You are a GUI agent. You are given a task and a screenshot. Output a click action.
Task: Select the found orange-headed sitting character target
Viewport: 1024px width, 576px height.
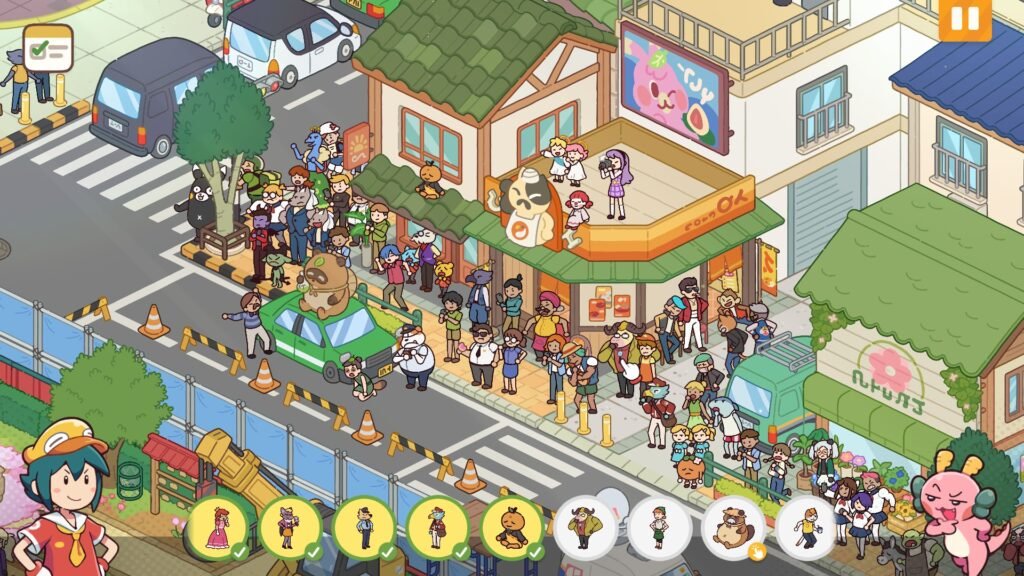click(511, 527)
